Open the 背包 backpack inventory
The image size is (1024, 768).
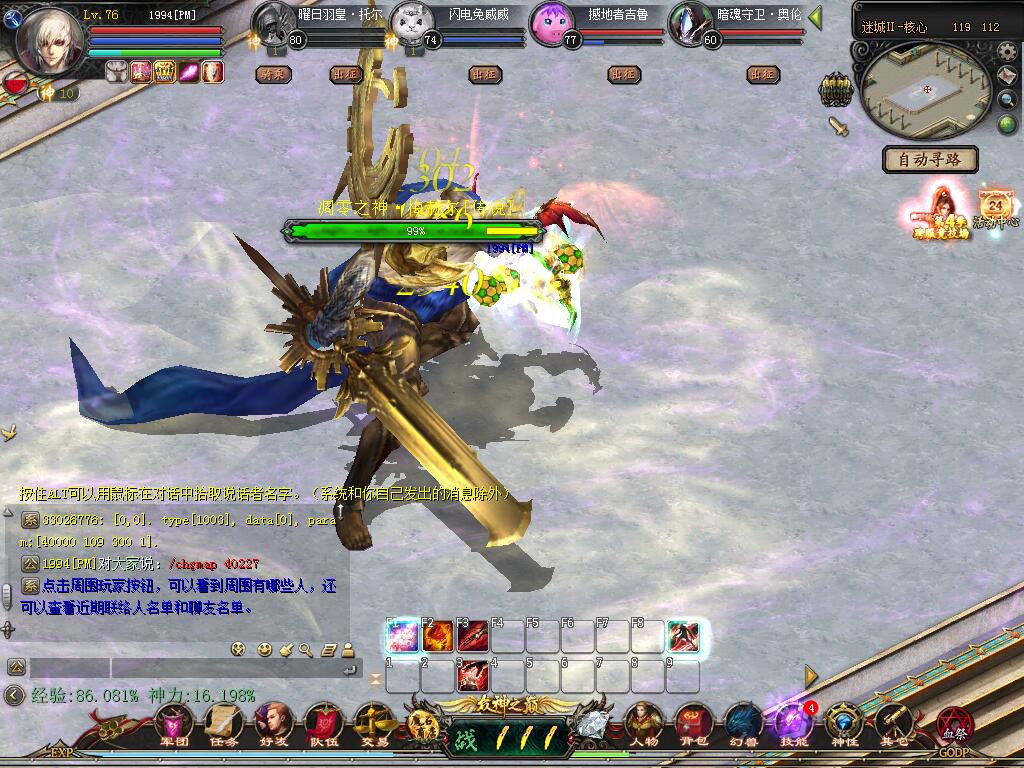693,722
